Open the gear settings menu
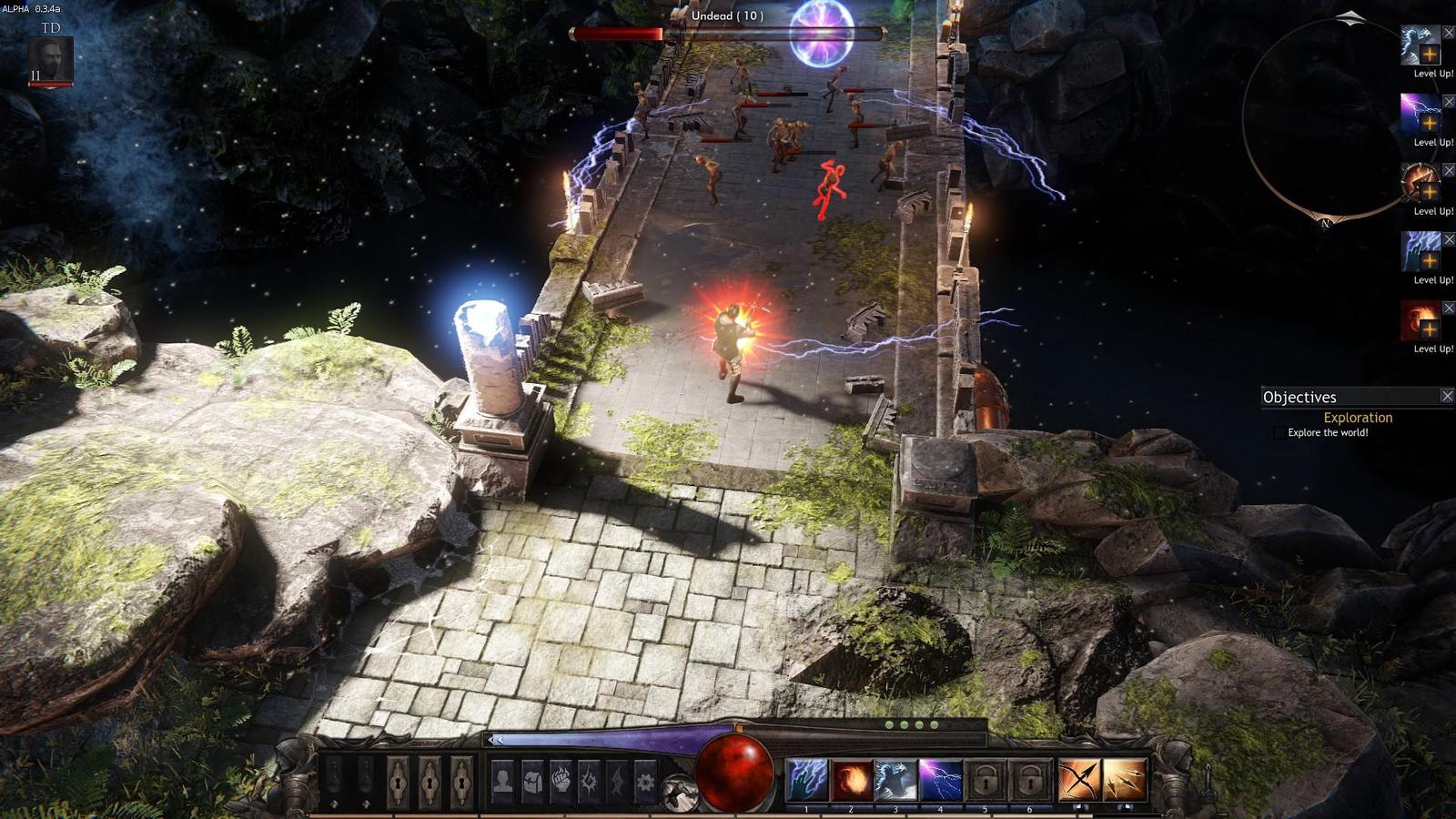This screenshot has height=819, width=1456. 644,781
